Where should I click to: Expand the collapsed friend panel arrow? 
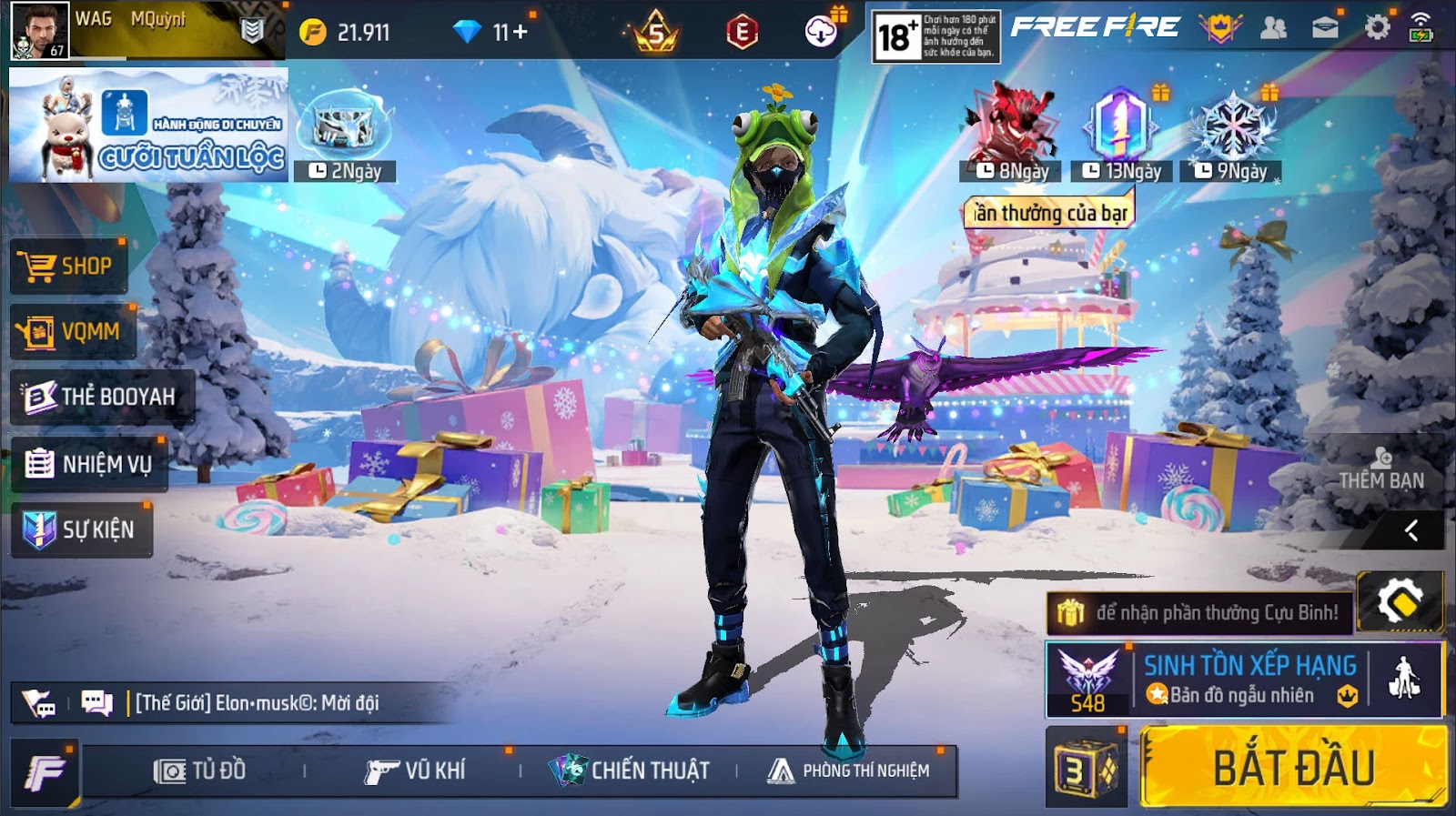point(1411,530)
